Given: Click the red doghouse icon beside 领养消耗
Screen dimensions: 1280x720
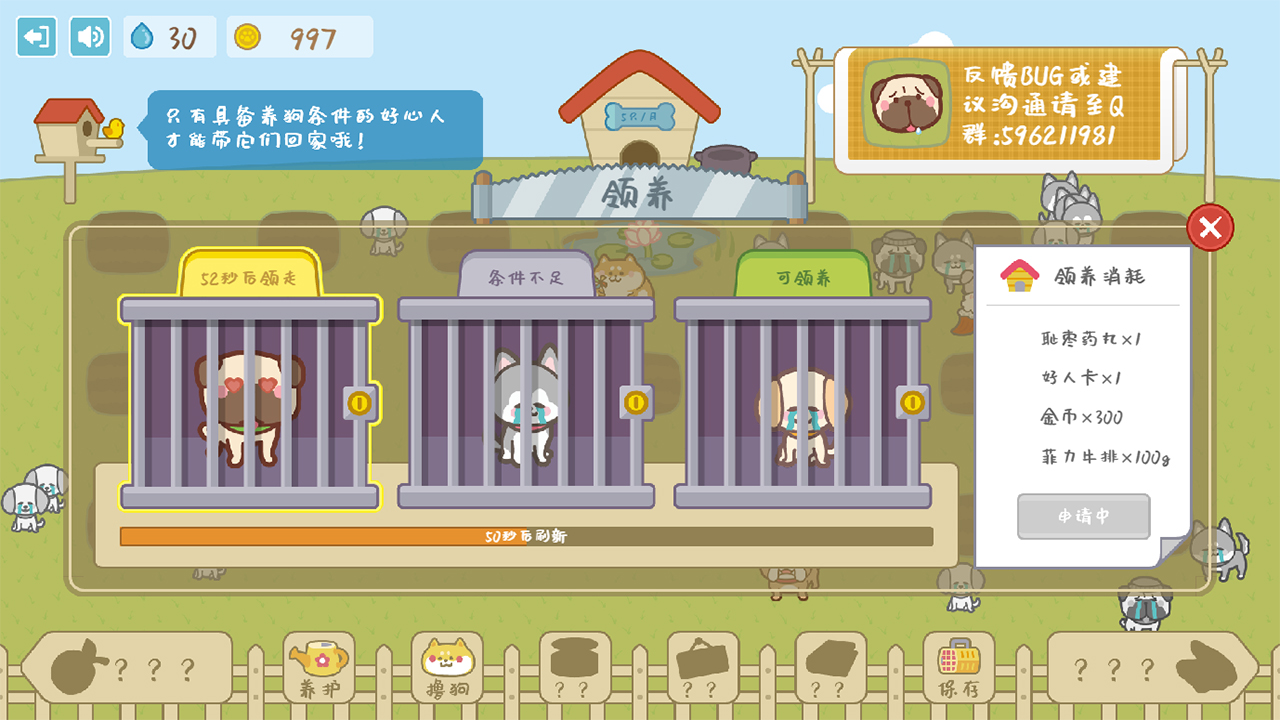Looking at the screenshot, I should (1019, 275).
